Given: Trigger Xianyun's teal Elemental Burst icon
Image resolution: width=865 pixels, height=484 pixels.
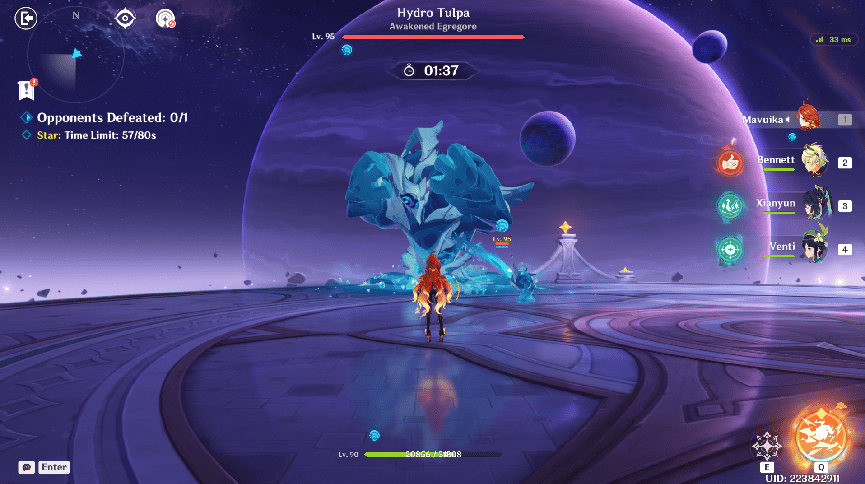Looking at the screenshot, I should [x=730, y=205].
